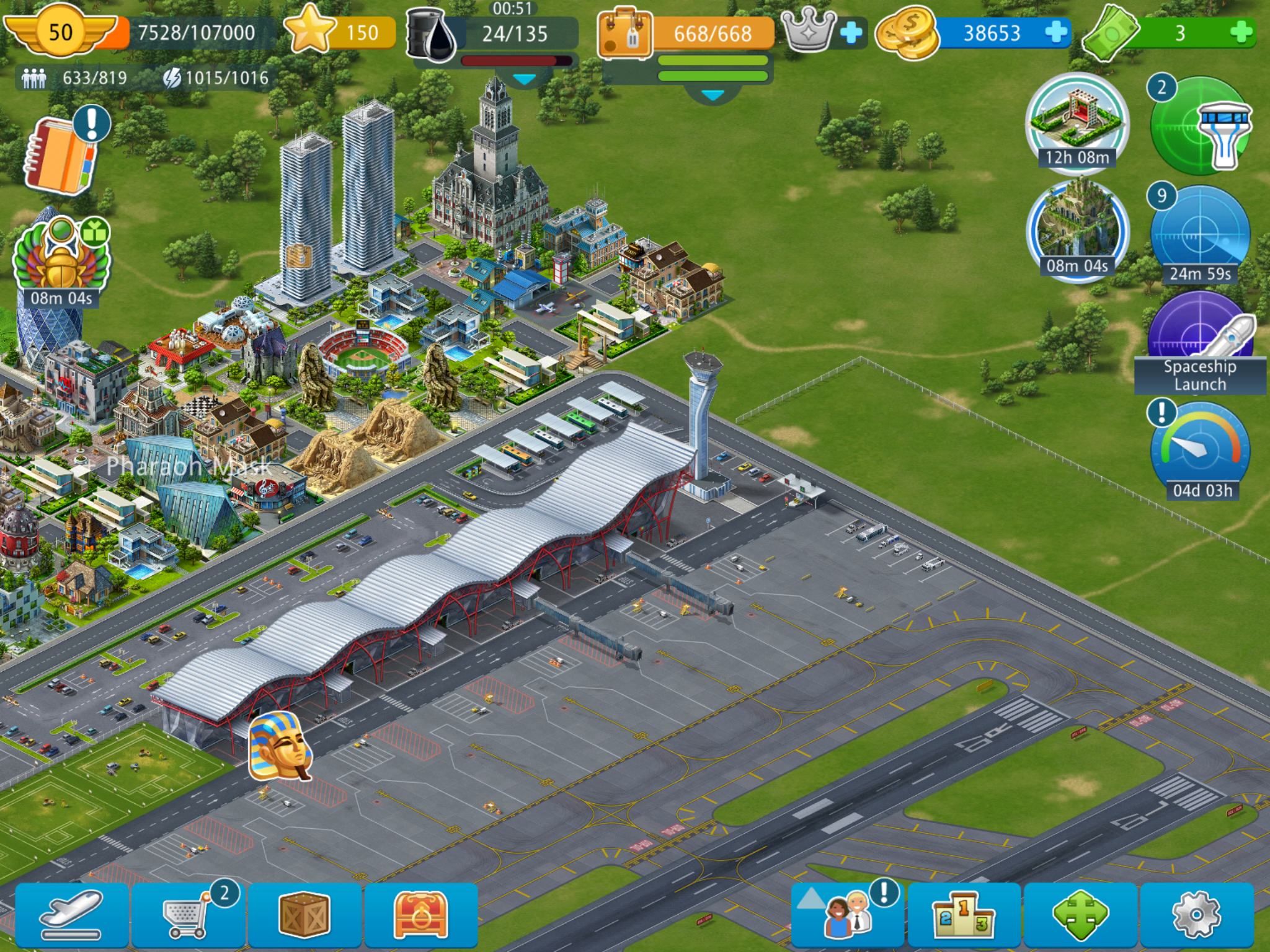Open the red treasure chest collections
Screen dimensions: 1270x952
(x=420, y=915)
